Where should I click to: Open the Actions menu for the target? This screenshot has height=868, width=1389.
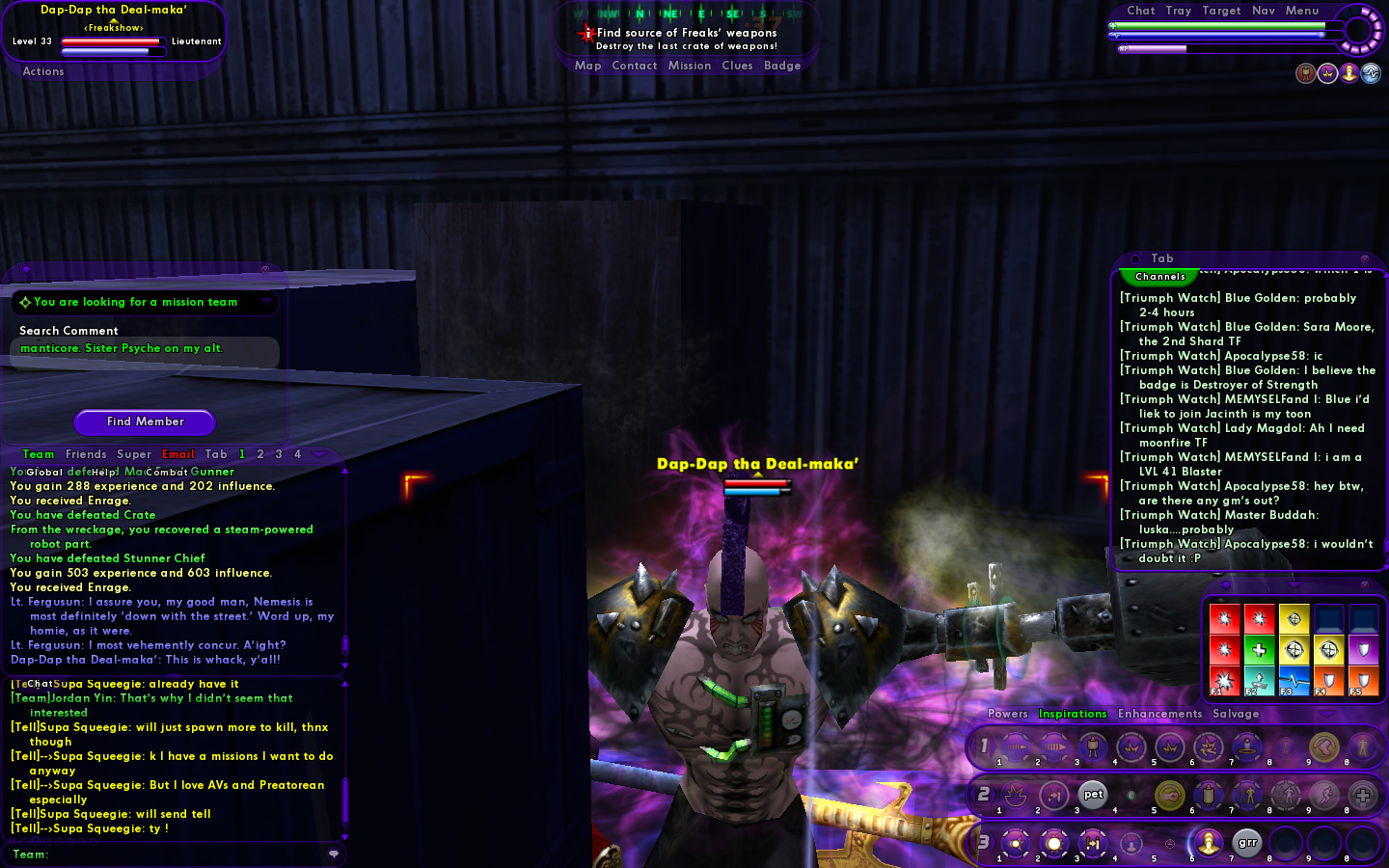click(43, 71)
